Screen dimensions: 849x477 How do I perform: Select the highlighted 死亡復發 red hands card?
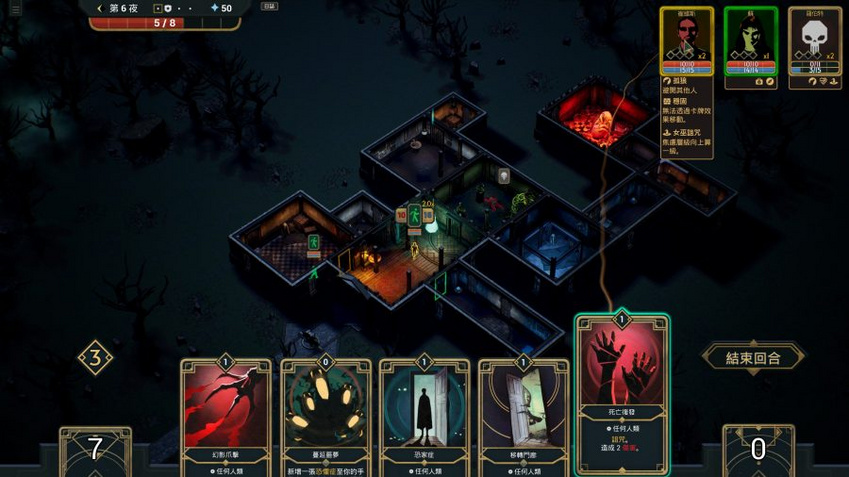pyautogui.click(x=622, y=395)
